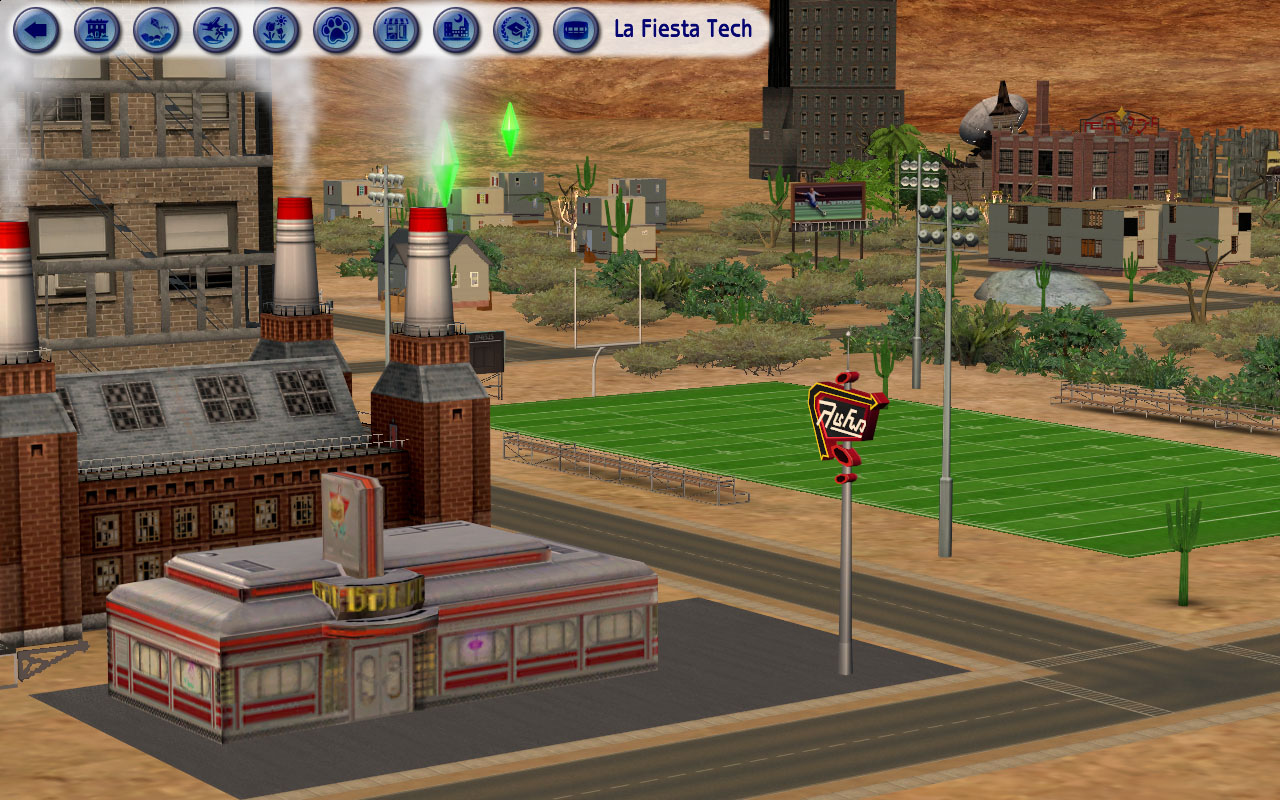Select the green plumbob lot marker
The width and height of the screenshot is (1280, 800).
coord(510,128)
